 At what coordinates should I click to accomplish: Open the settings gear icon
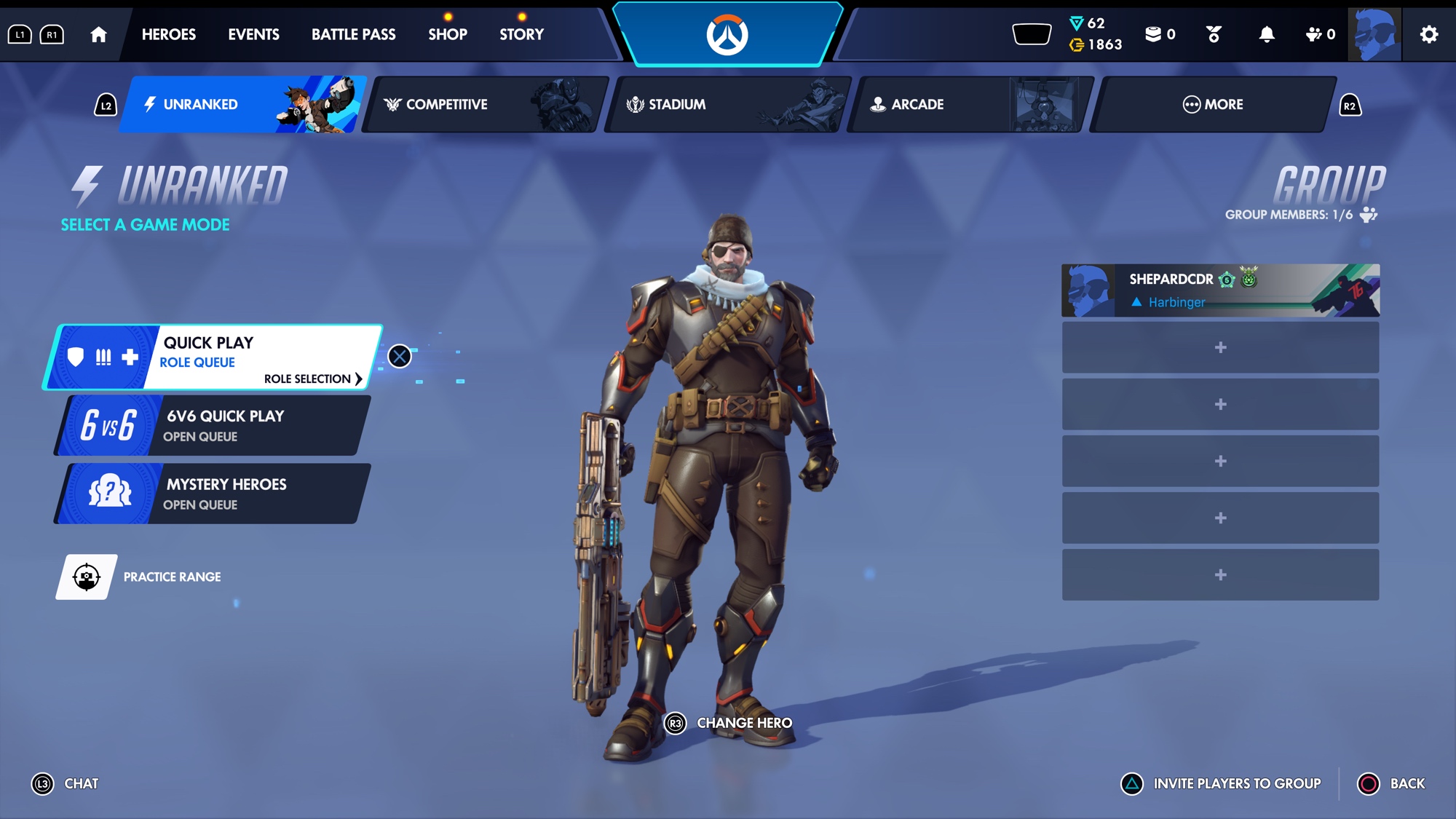click(x=1428, y=34)
